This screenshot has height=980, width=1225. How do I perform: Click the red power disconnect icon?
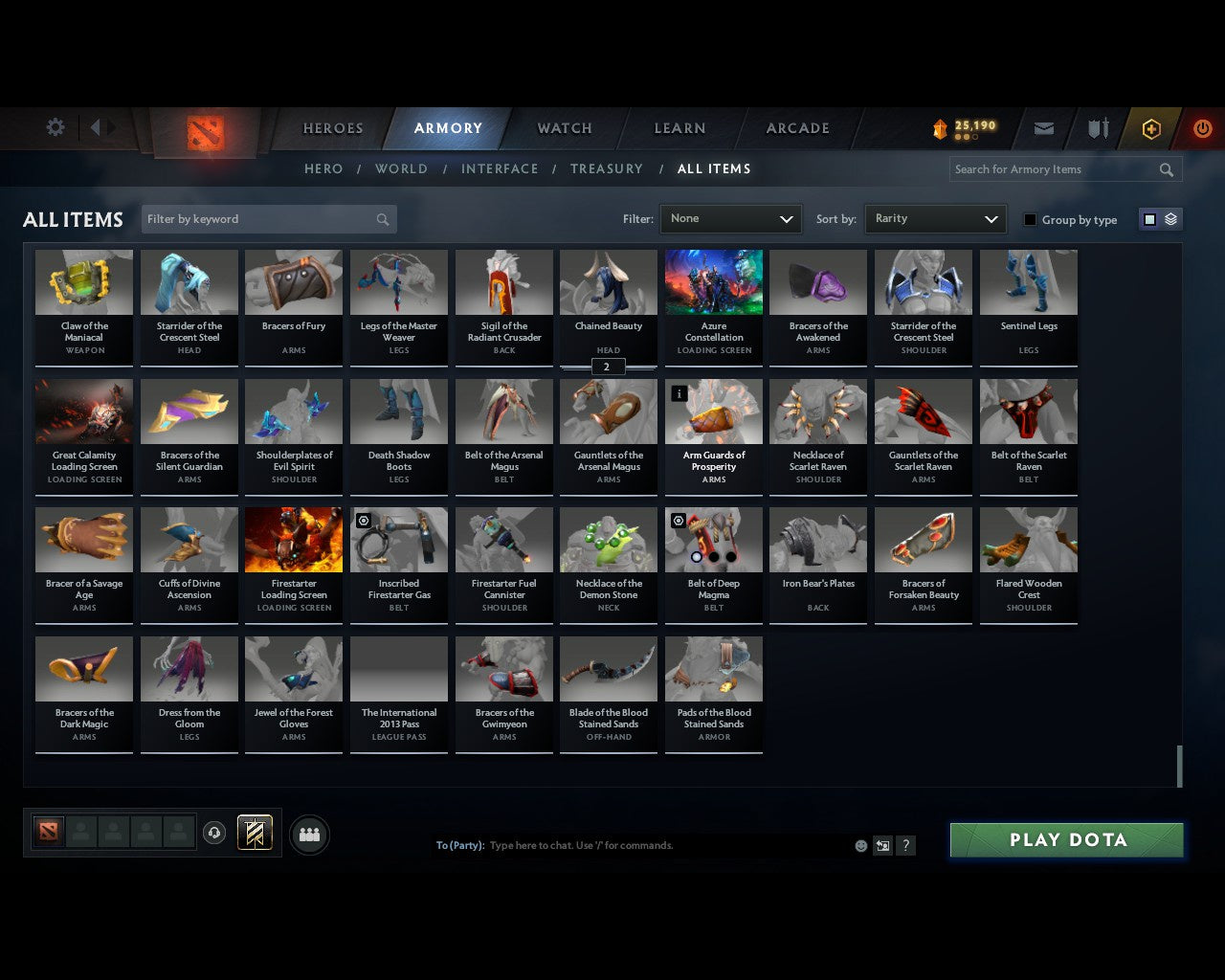coord(1202,128)
